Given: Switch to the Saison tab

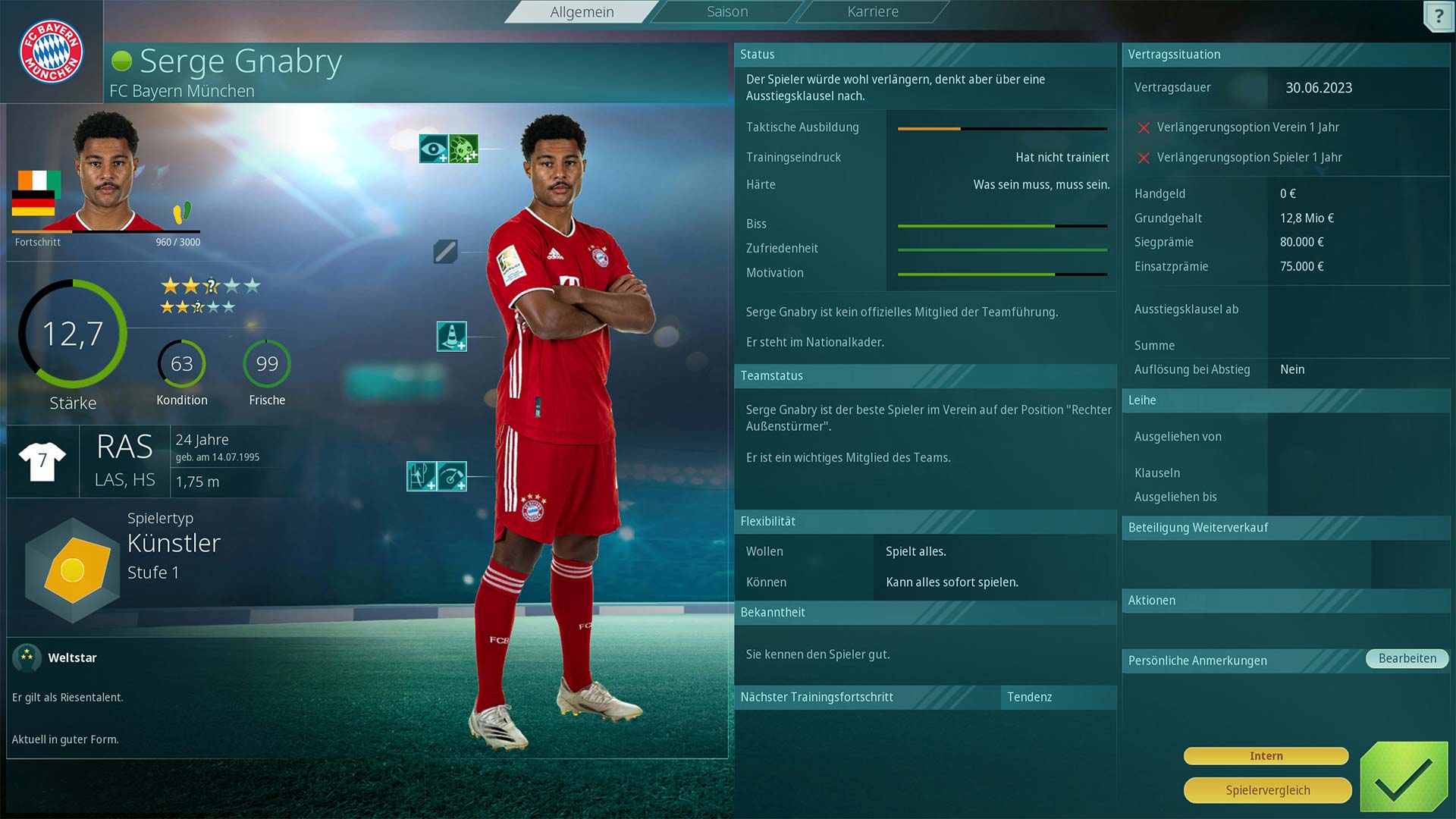Looking at the screenshot, I should [x=726, y=11].
